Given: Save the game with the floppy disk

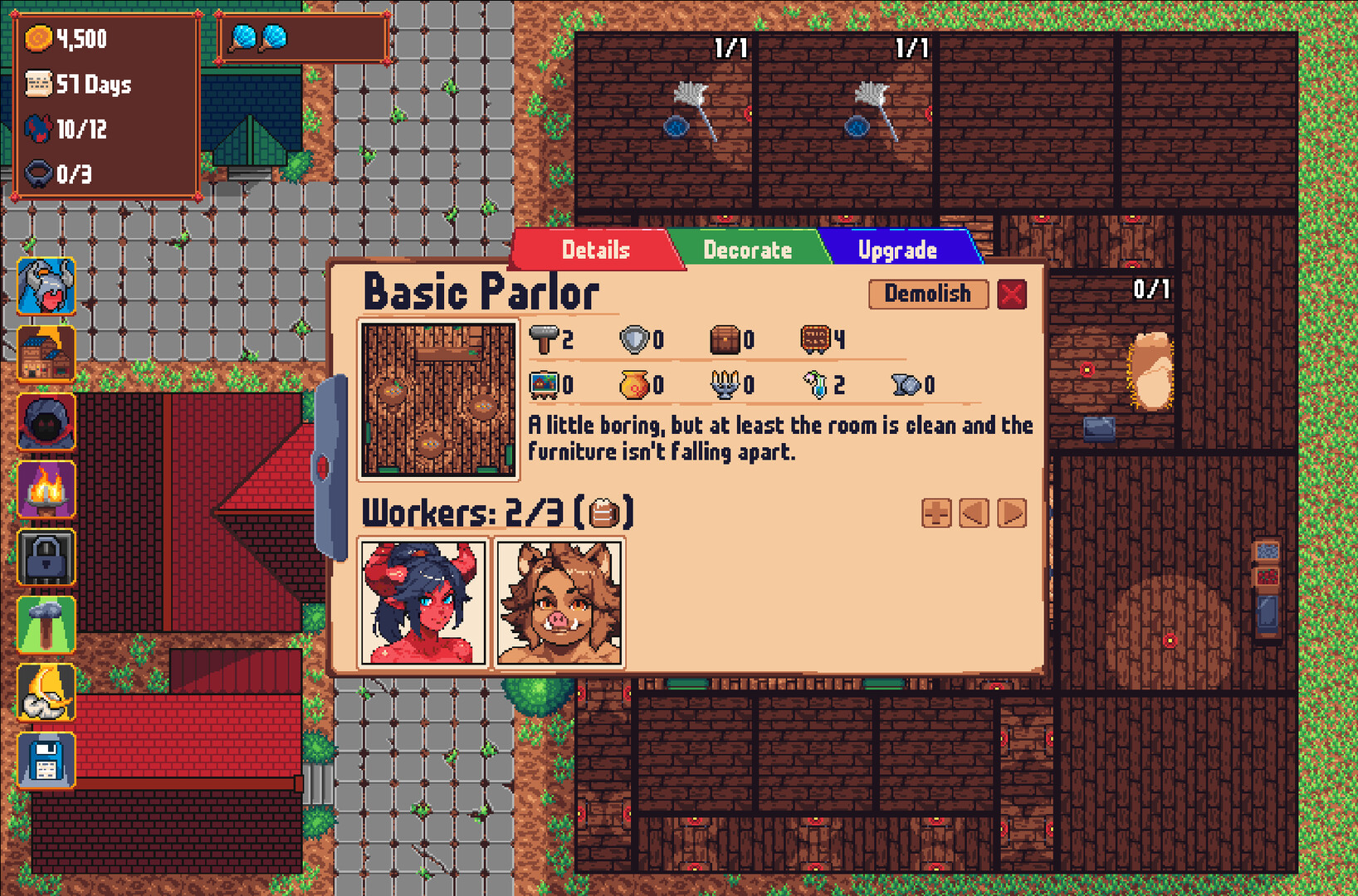Looking at the screenshot, I should [x=46, y=760].
